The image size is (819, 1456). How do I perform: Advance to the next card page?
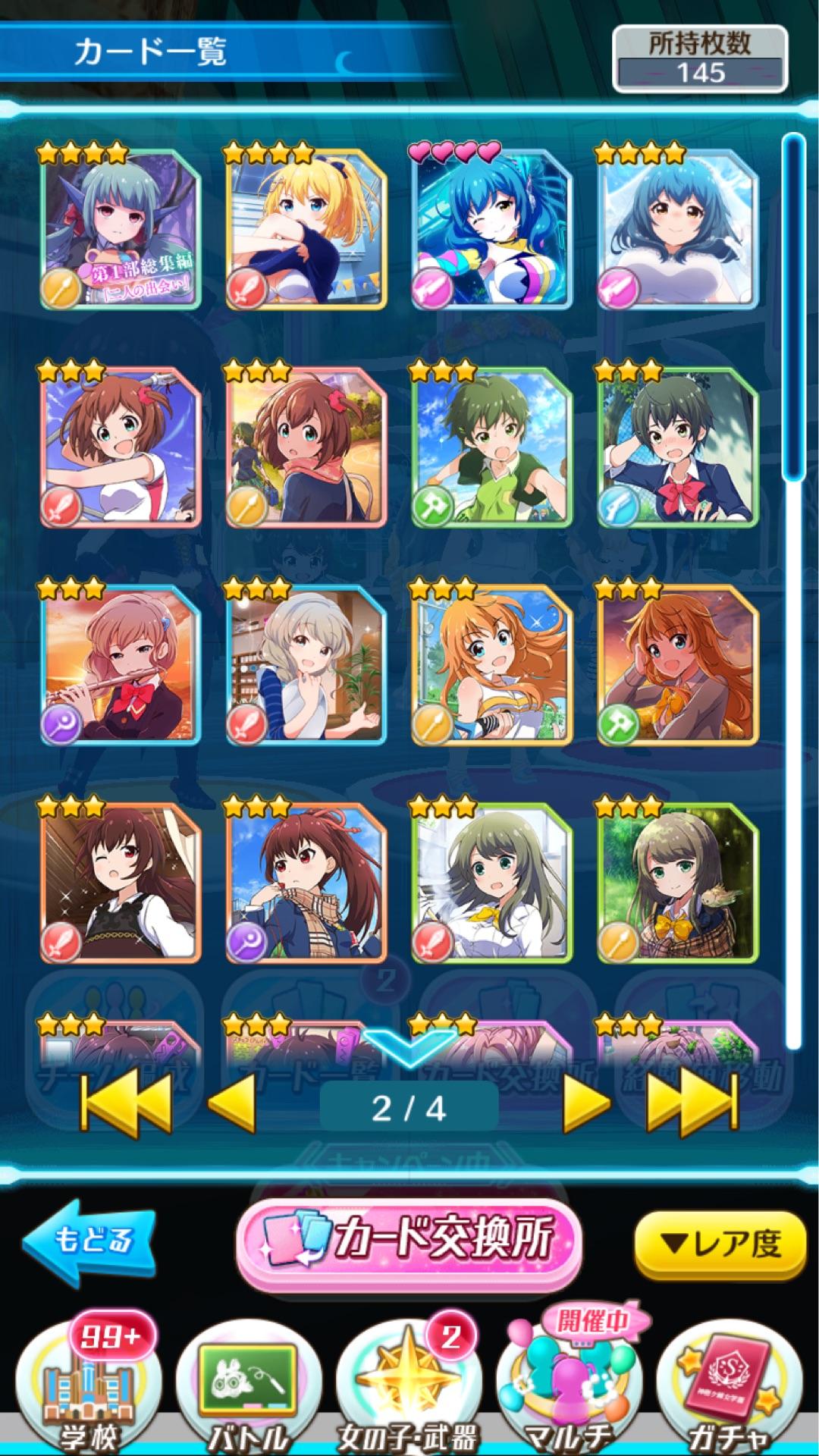[x=587, y=1106]
